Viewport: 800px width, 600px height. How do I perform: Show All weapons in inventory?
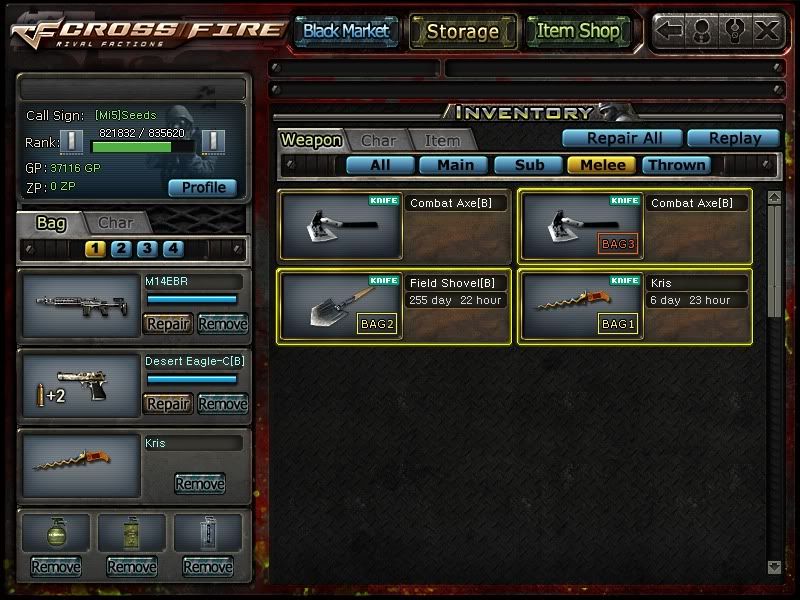pos(380,165)
